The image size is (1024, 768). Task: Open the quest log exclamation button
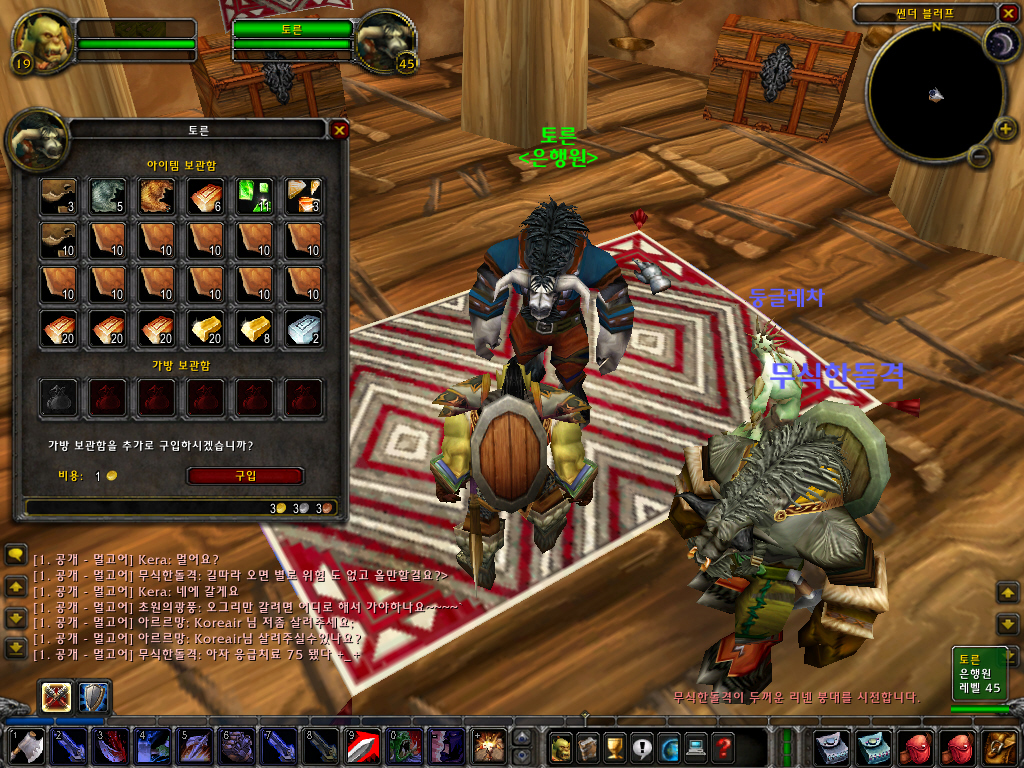(642, 746)
